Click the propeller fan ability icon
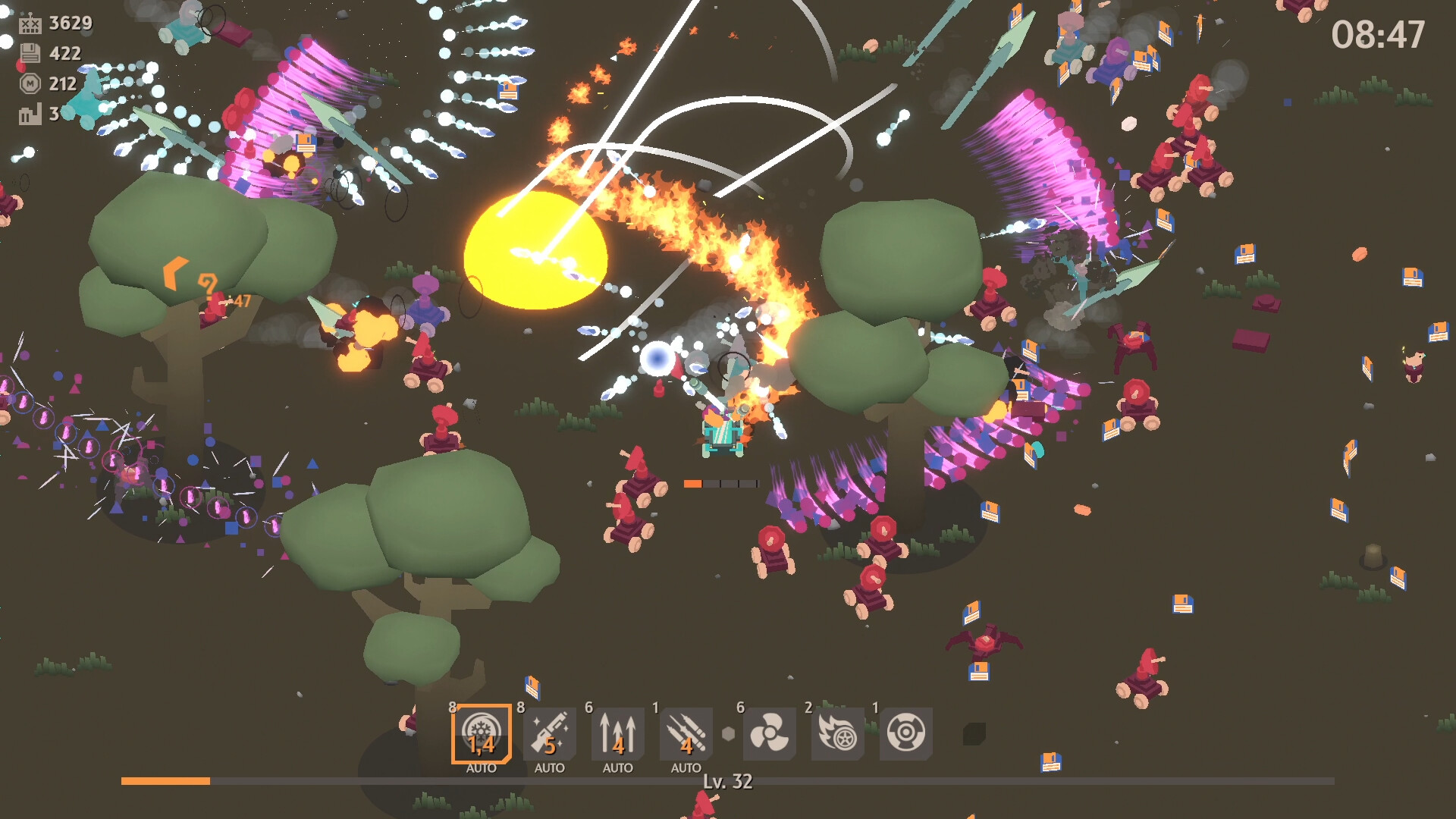 coord(768,733)
